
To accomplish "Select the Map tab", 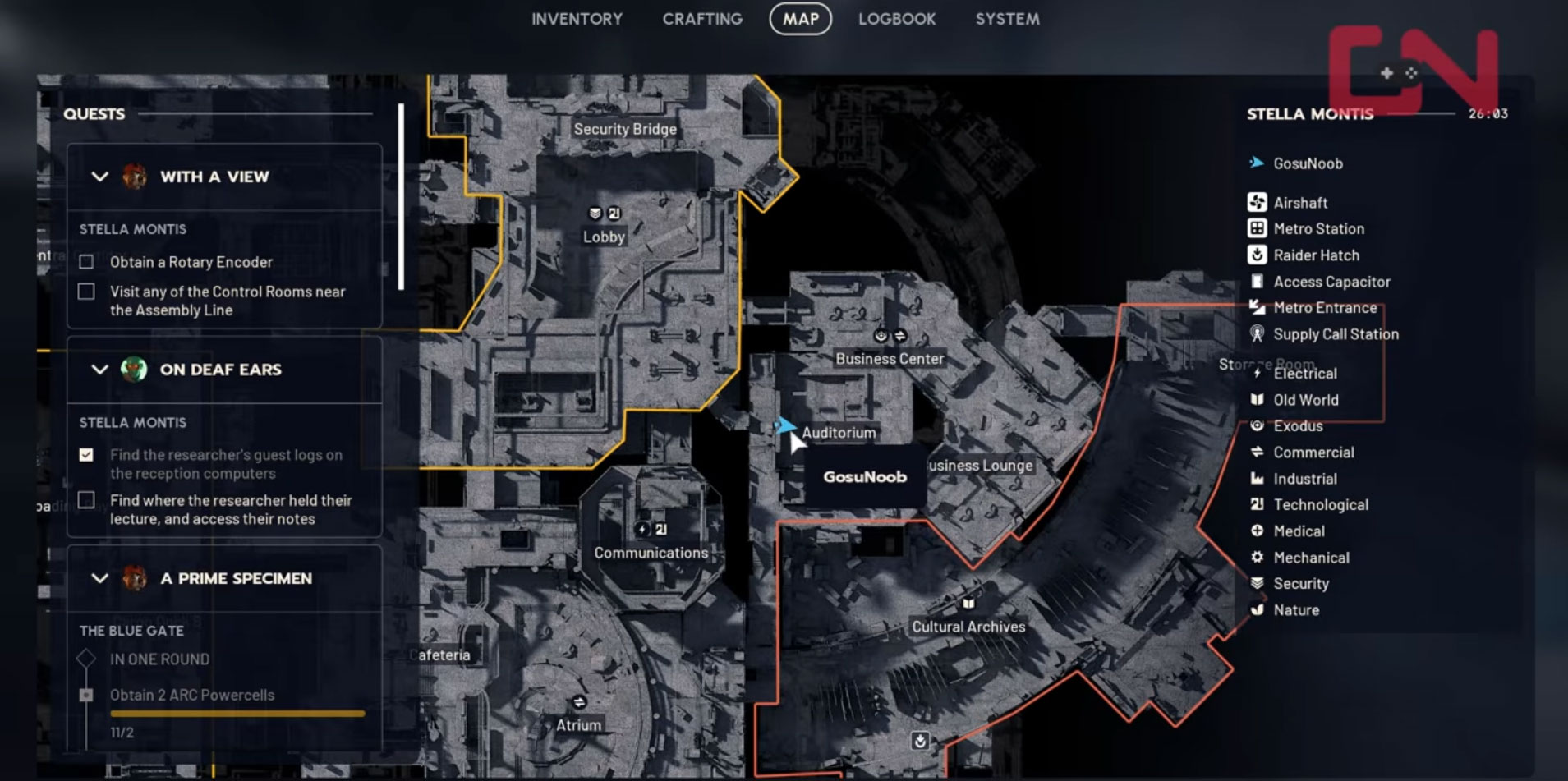I will click(800, 19).
